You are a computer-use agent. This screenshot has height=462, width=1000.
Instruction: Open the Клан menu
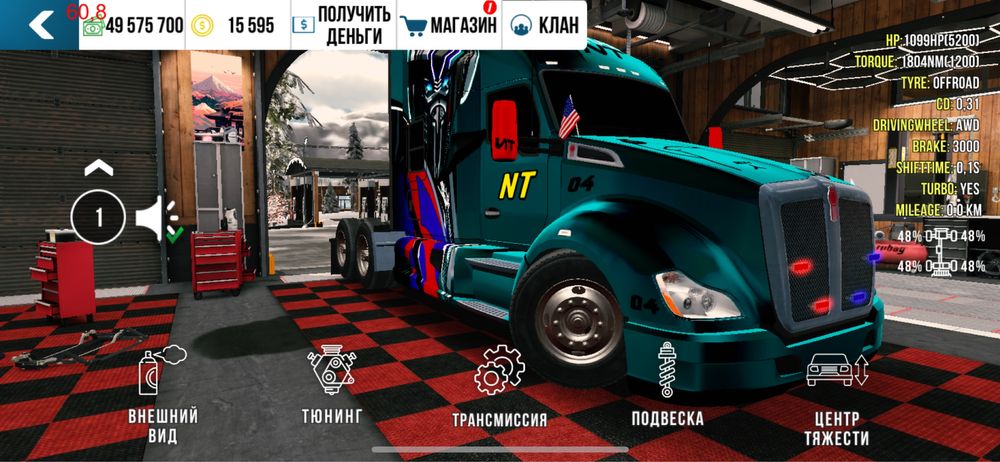pyautogui.click(x=545, y=25)
